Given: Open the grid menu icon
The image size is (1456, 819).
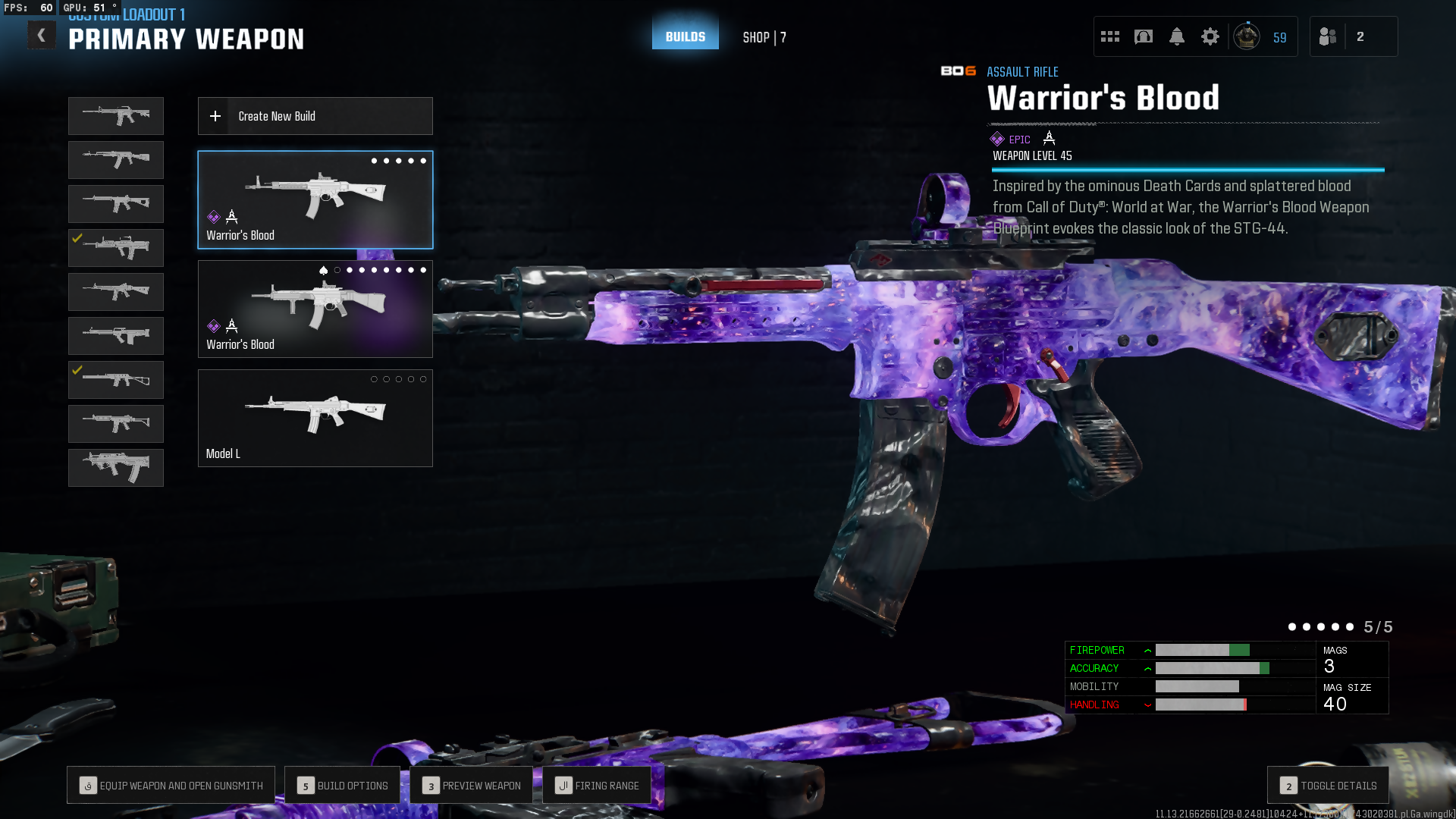Looking at the screenshot, I should click(x=1110, y=36).
